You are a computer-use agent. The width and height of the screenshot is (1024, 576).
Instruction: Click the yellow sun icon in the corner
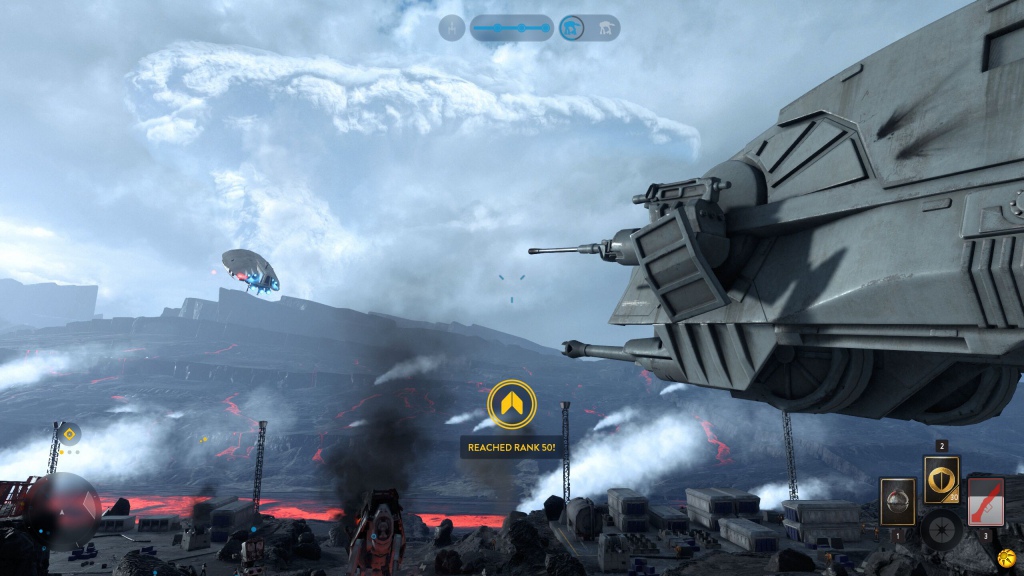click(1006, 557)
